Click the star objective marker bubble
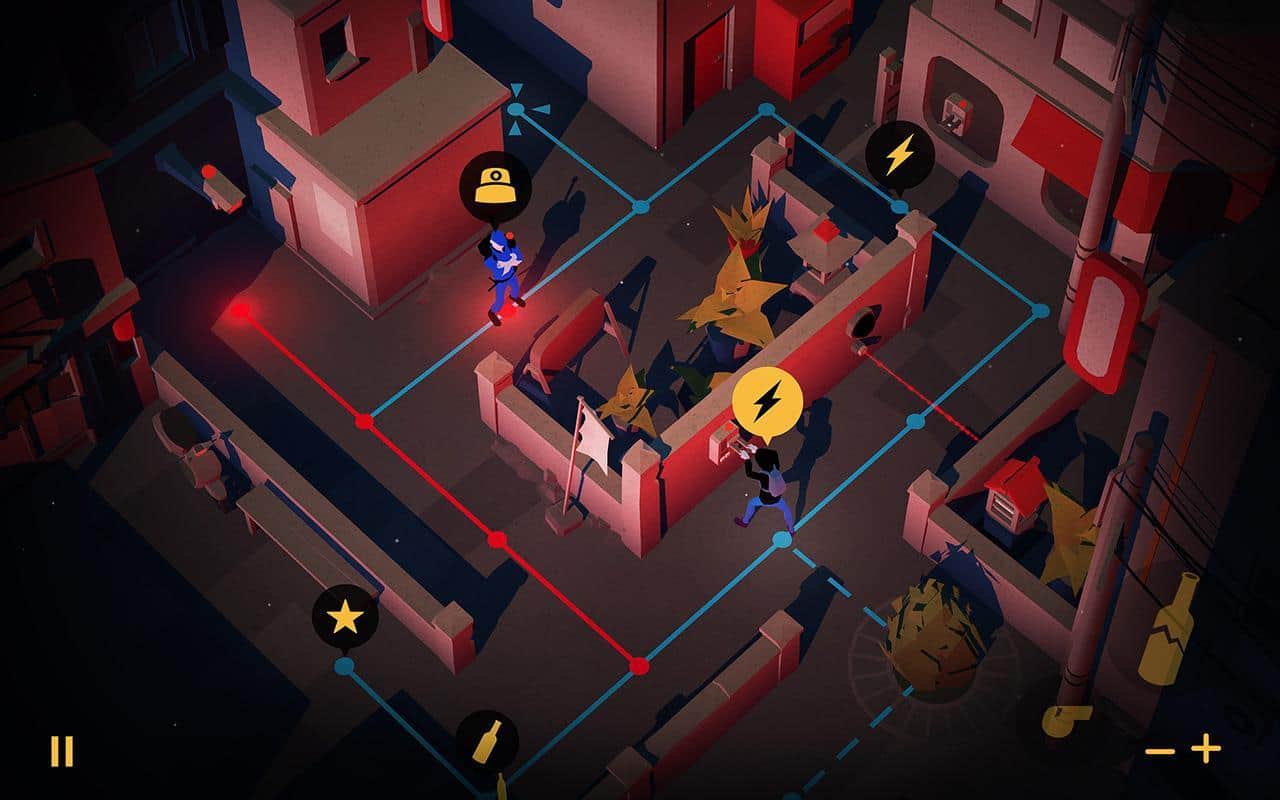Screen dimensions: 1280x800 tap(345, 618)
